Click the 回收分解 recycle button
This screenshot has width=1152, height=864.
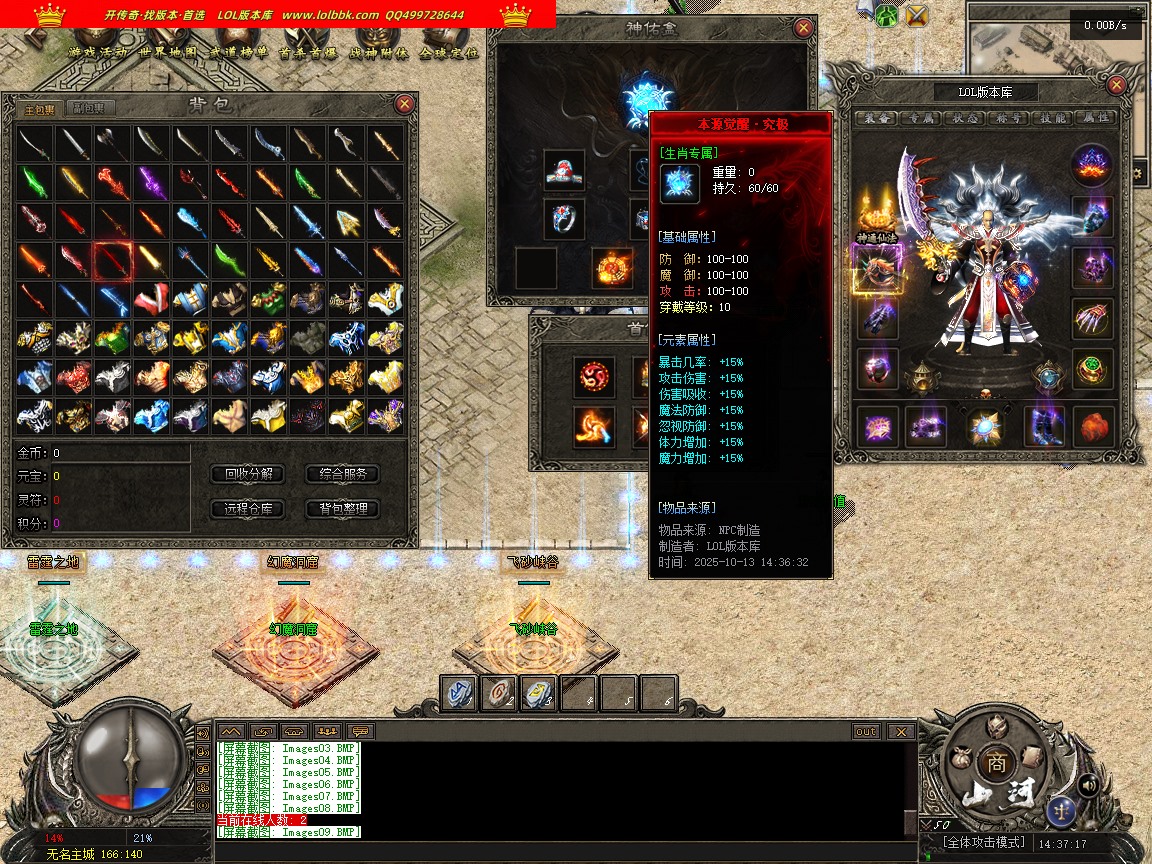248,474
